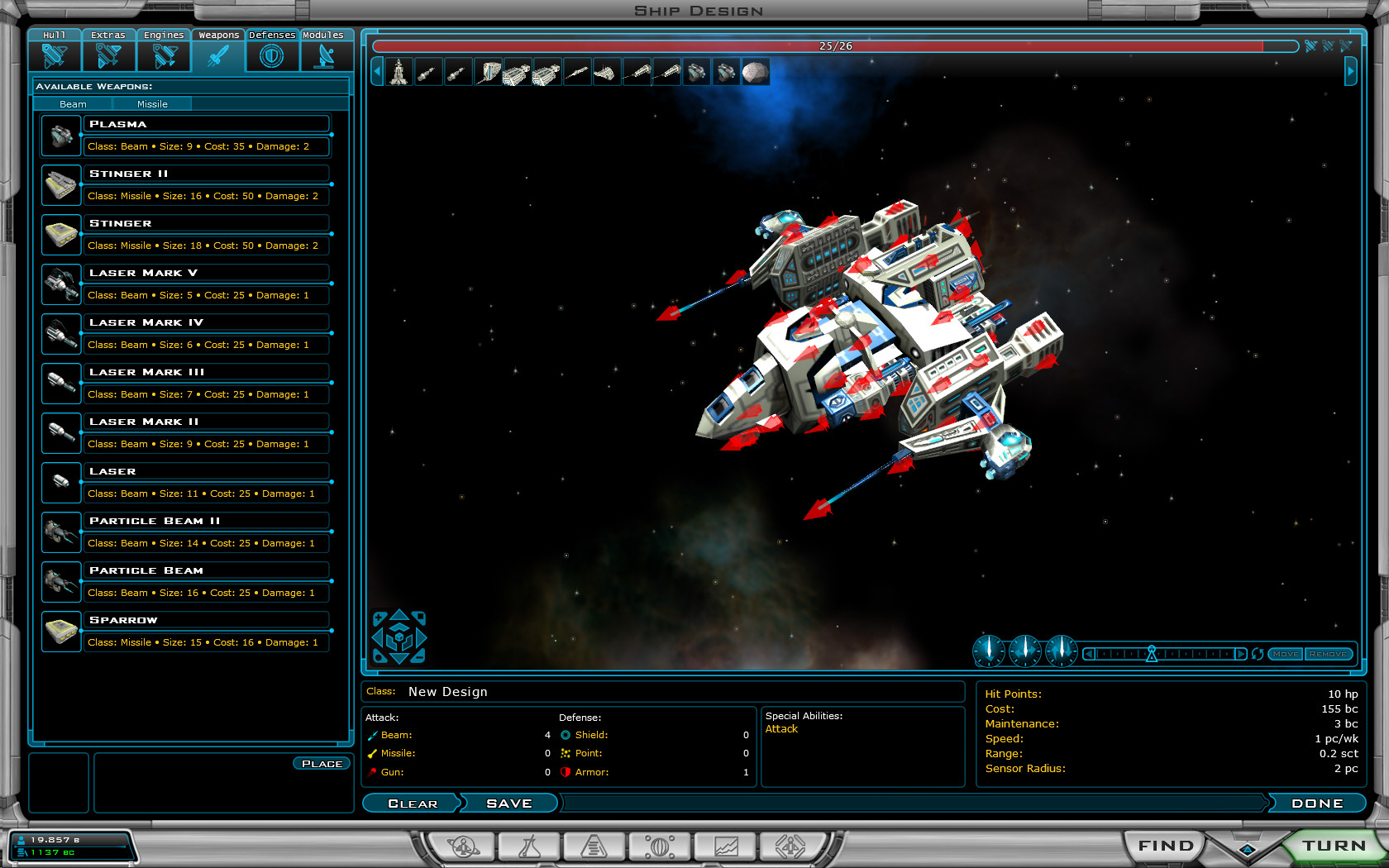Select the Plasma weapon
This screenshot has width=1389, height=868.
(206, 124)
